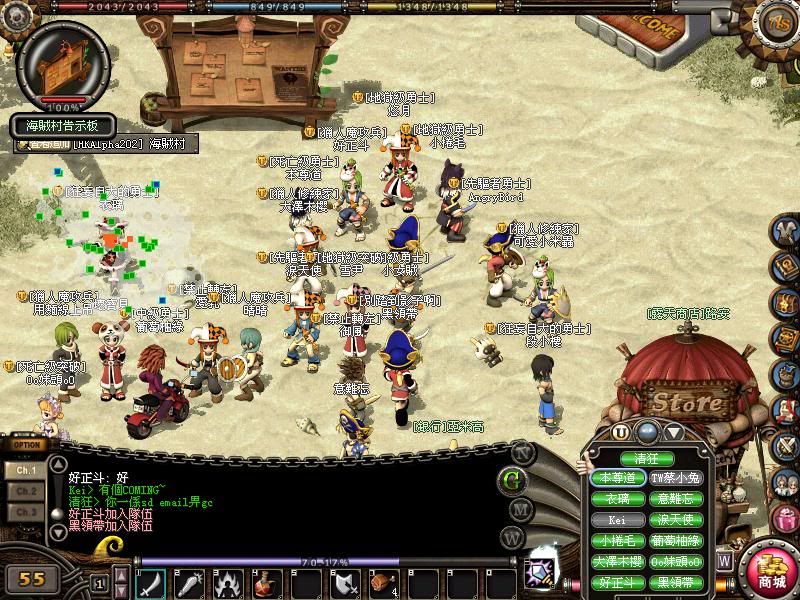Use the red potion in hotbar
Image resolution: width=800 pixels, height=600 pixels.
pyautogui.click(x=267, y=582)
